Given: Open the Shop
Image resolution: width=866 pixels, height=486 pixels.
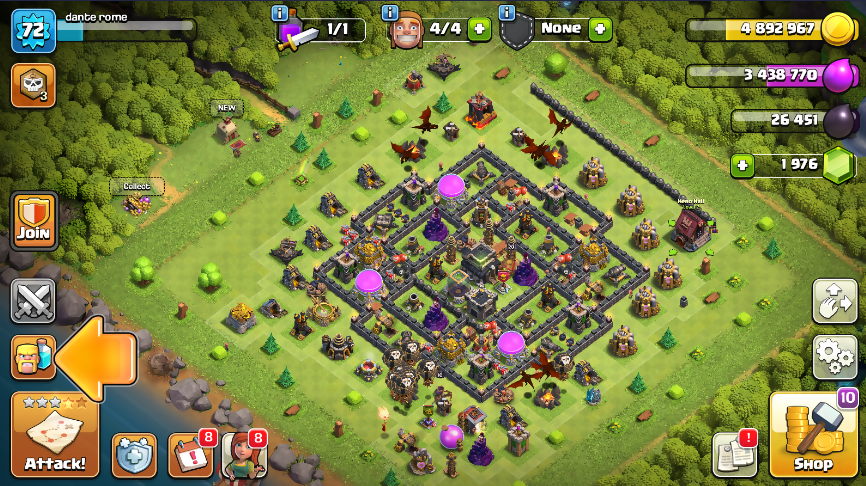Looking at the screenshot, I should (811, 436).
